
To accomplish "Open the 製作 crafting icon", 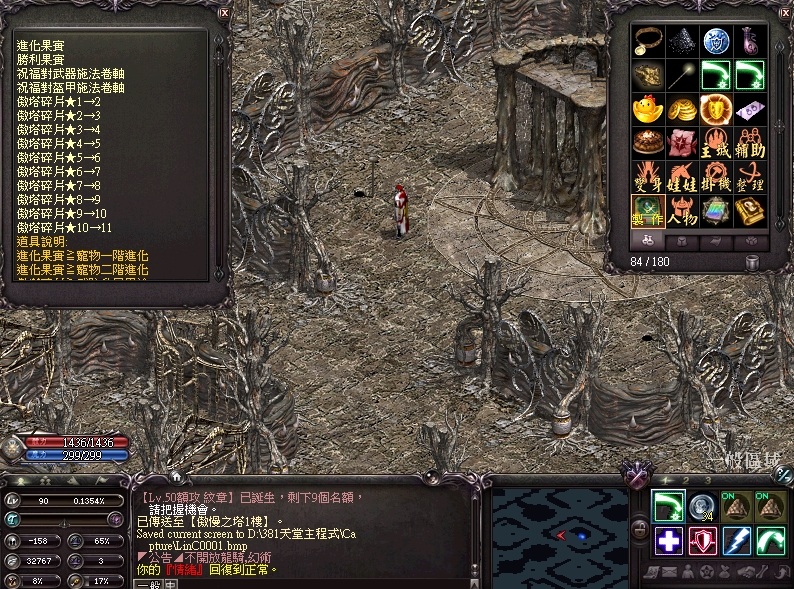I will pyautogui.click(x=648, y=211).
